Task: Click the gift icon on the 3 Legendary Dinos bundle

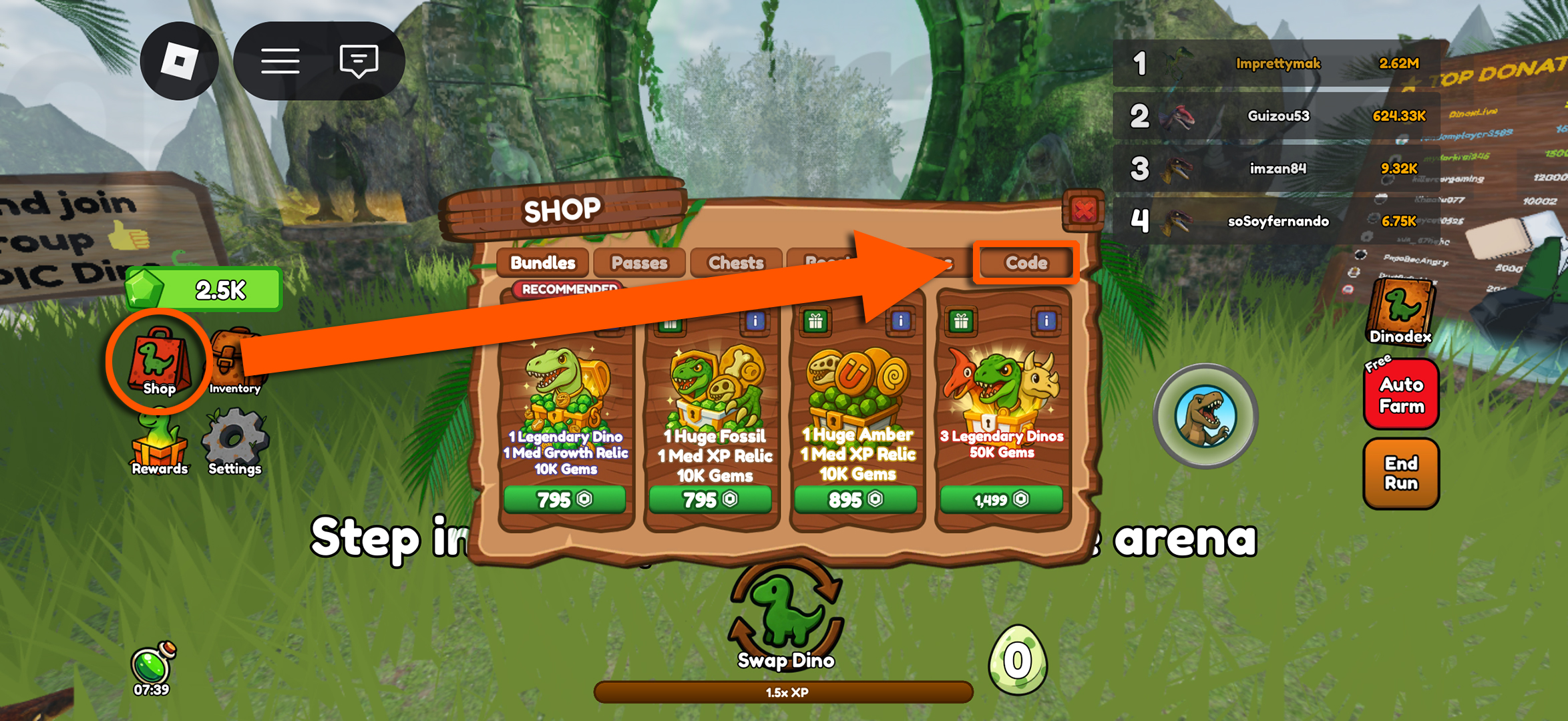Action: point(960,322)
